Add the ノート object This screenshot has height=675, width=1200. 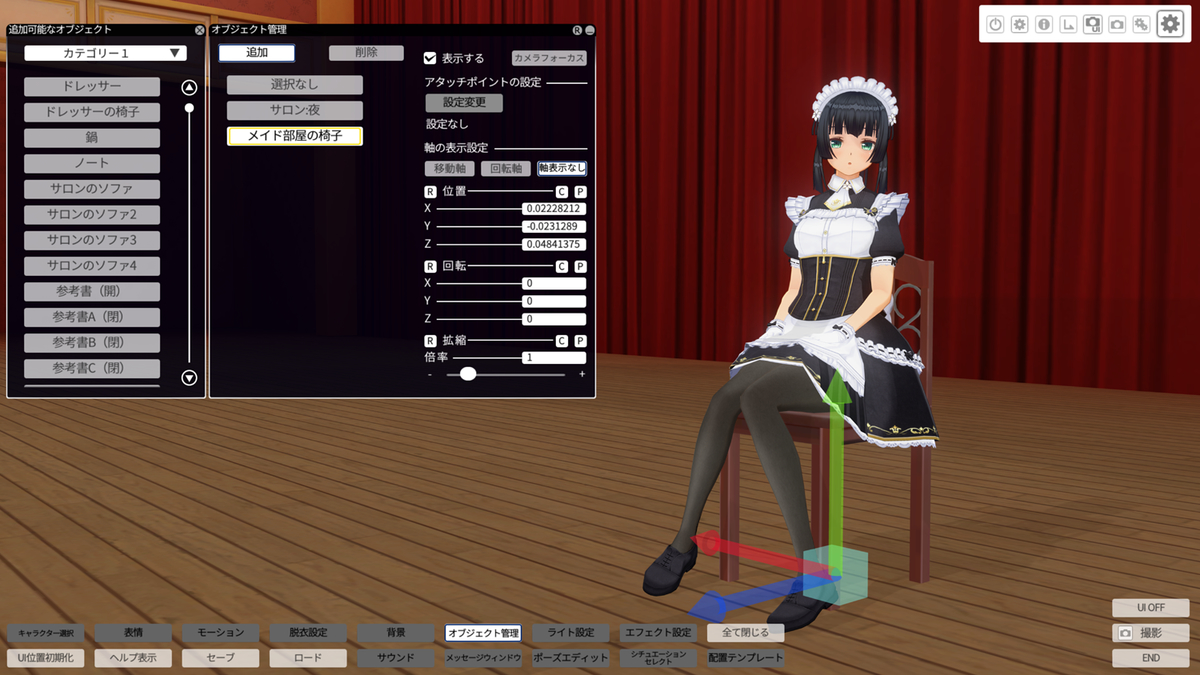point(92,163)
